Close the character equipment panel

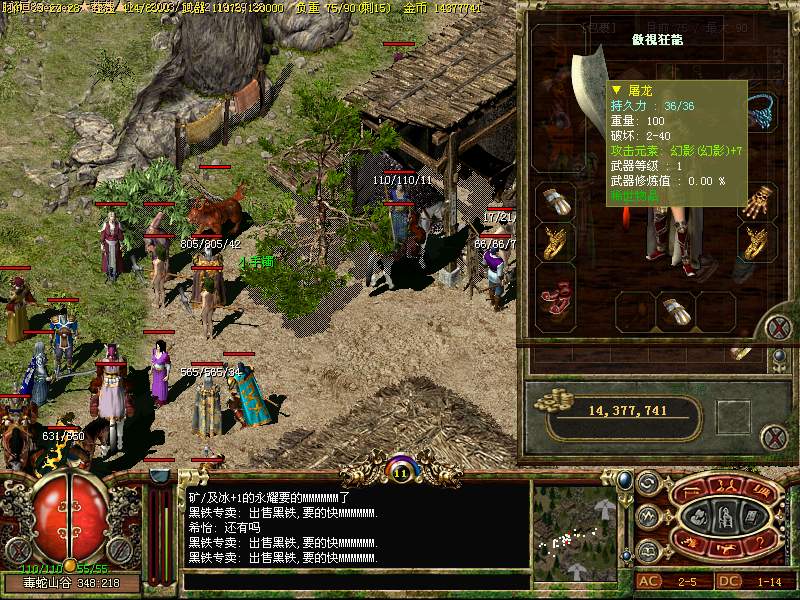coord(777,328)
